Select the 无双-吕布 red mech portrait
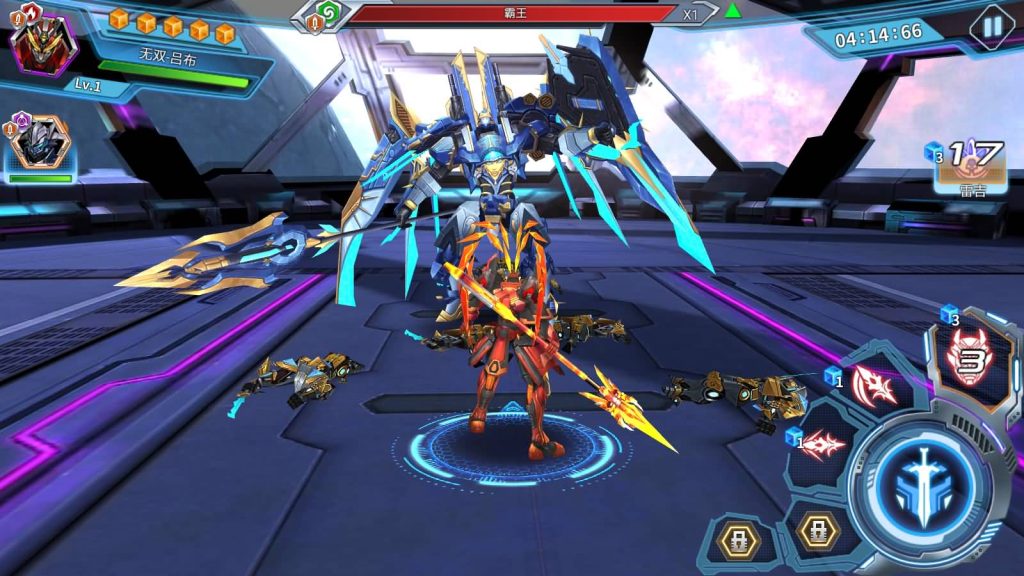This screenshot has width=1024, height=576. click(43, 42)
